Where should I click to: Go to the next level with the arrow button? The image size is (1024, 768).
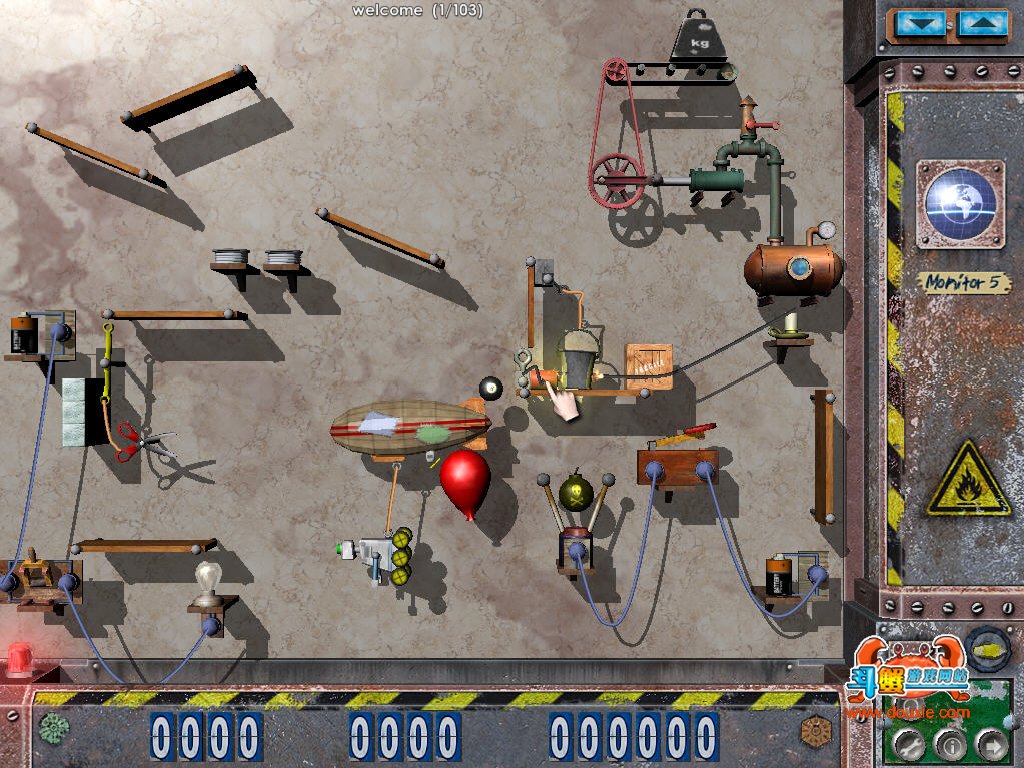tap(989, 743)
